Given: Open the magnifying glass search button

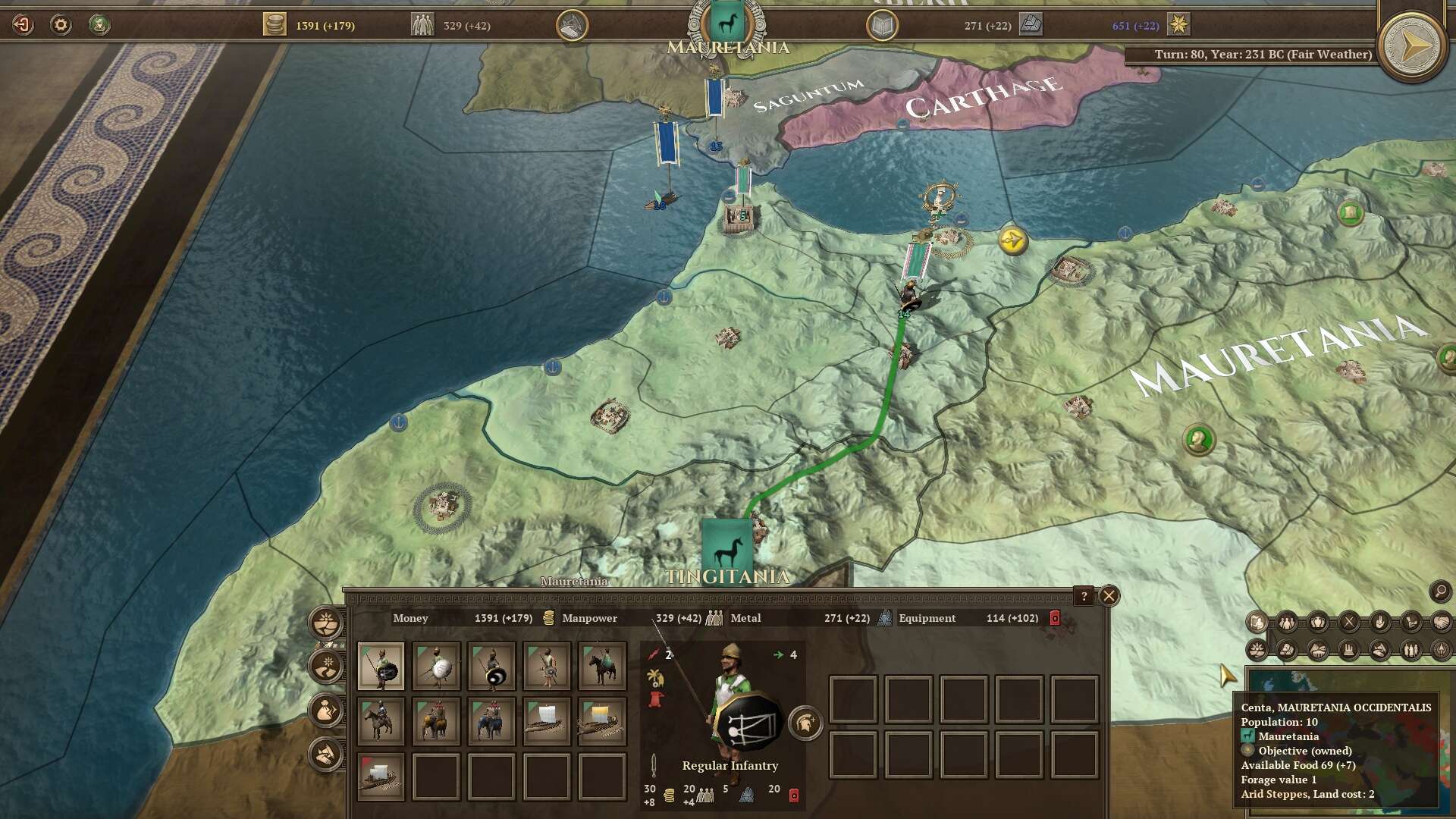Looking at the screenshot, I should pyautogui.click(x=1440, y=591).
